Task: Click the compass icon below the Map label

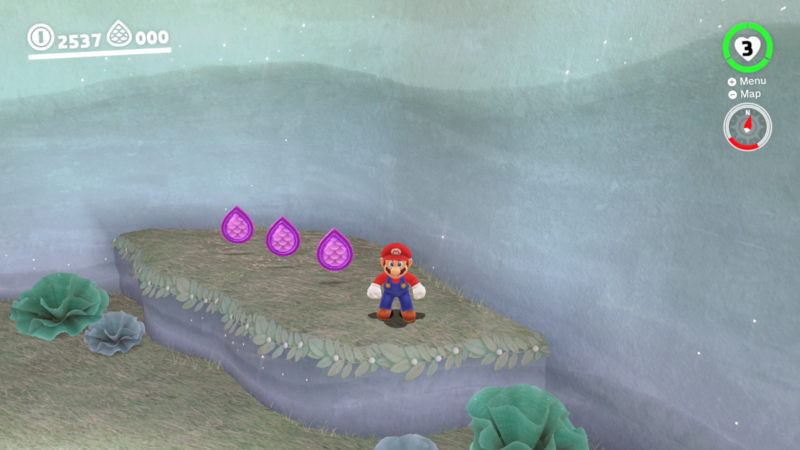Action: tap(747, 127)
